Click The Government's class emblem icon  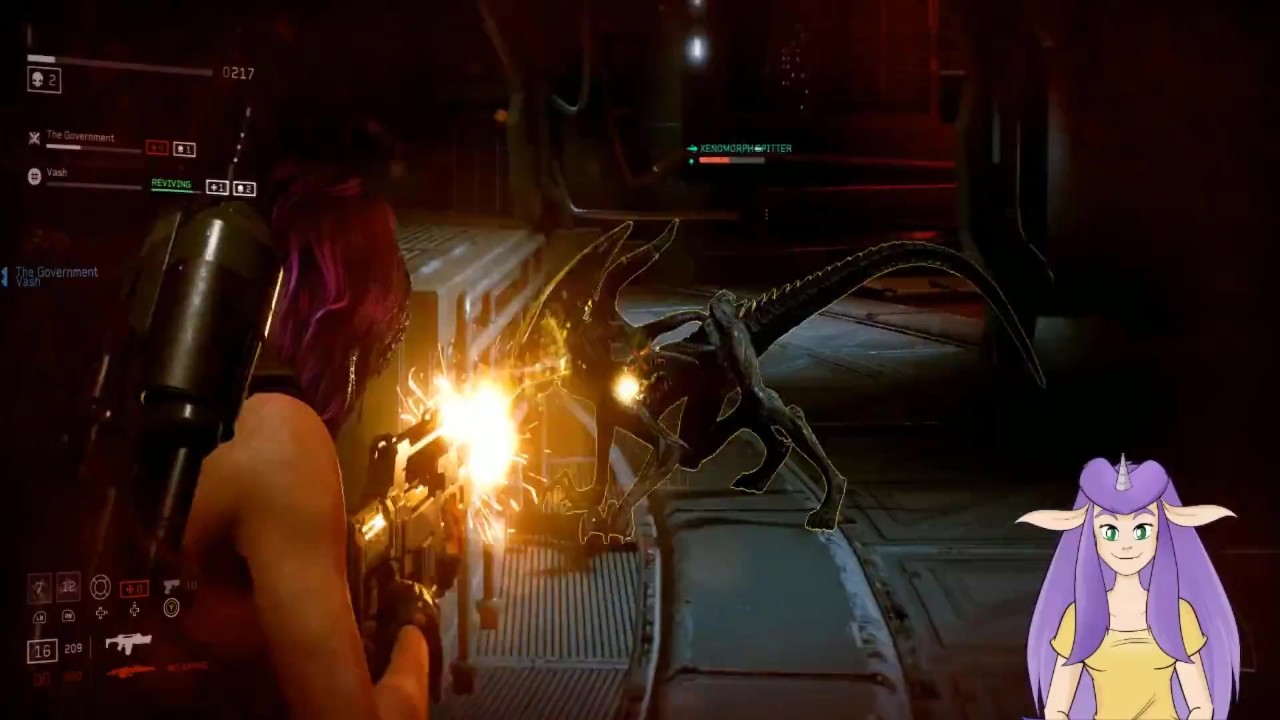33,138
